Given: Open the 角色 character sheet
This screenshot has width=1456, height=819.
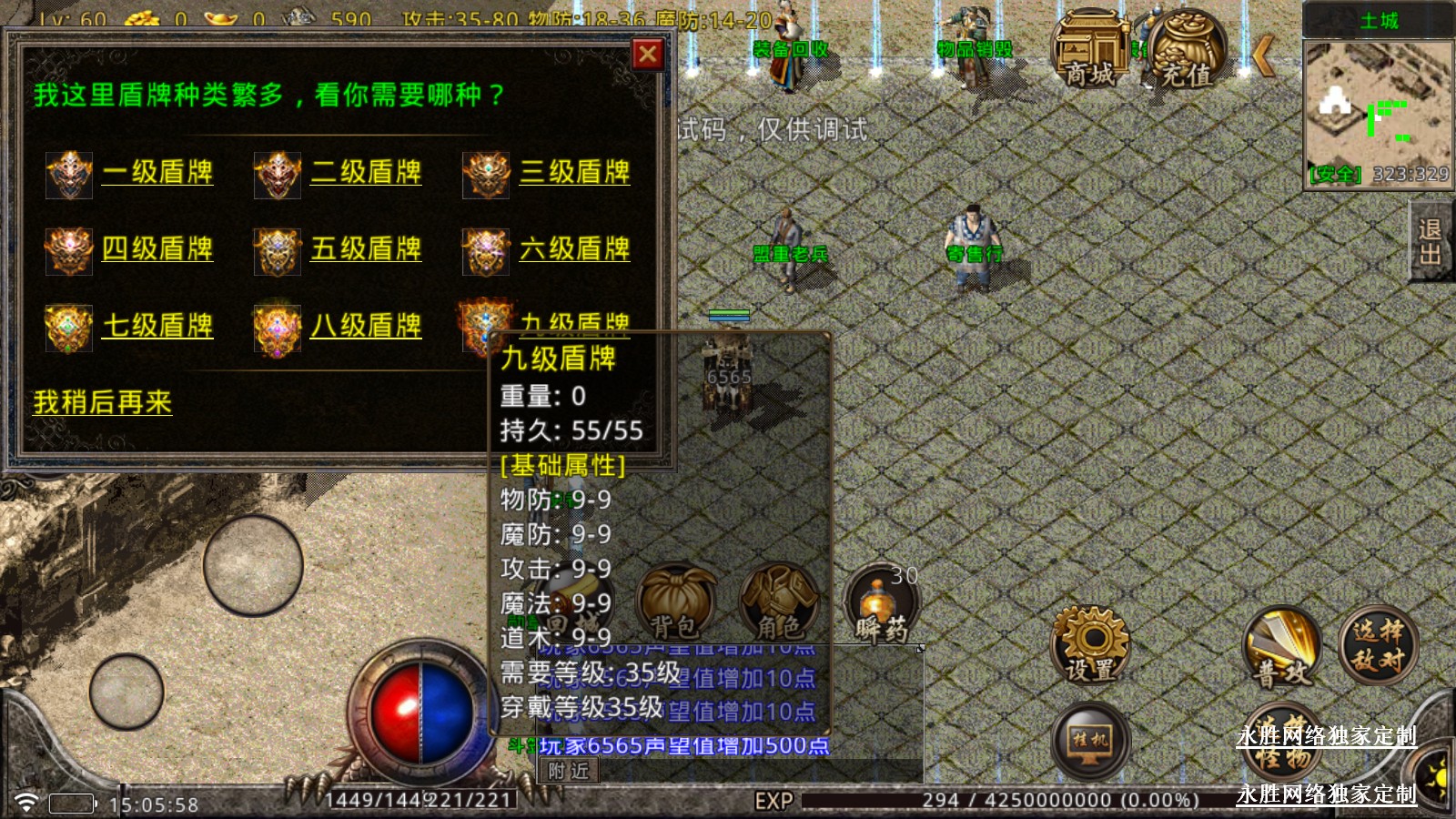Looking at the screenshot, I should coord(779,602).
